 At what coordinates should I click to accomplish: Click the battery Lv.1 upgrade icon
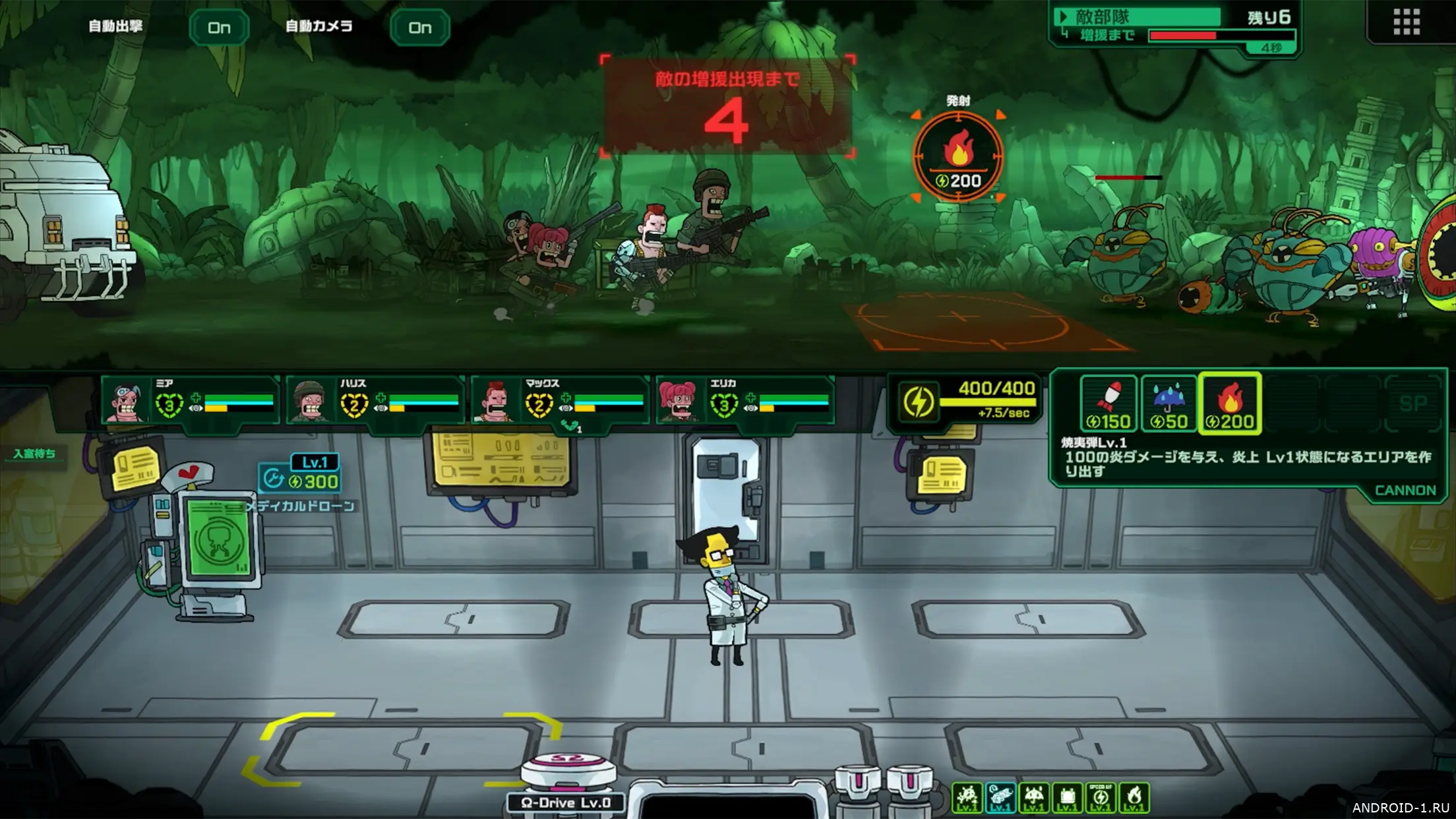(x=1068, y=798)
